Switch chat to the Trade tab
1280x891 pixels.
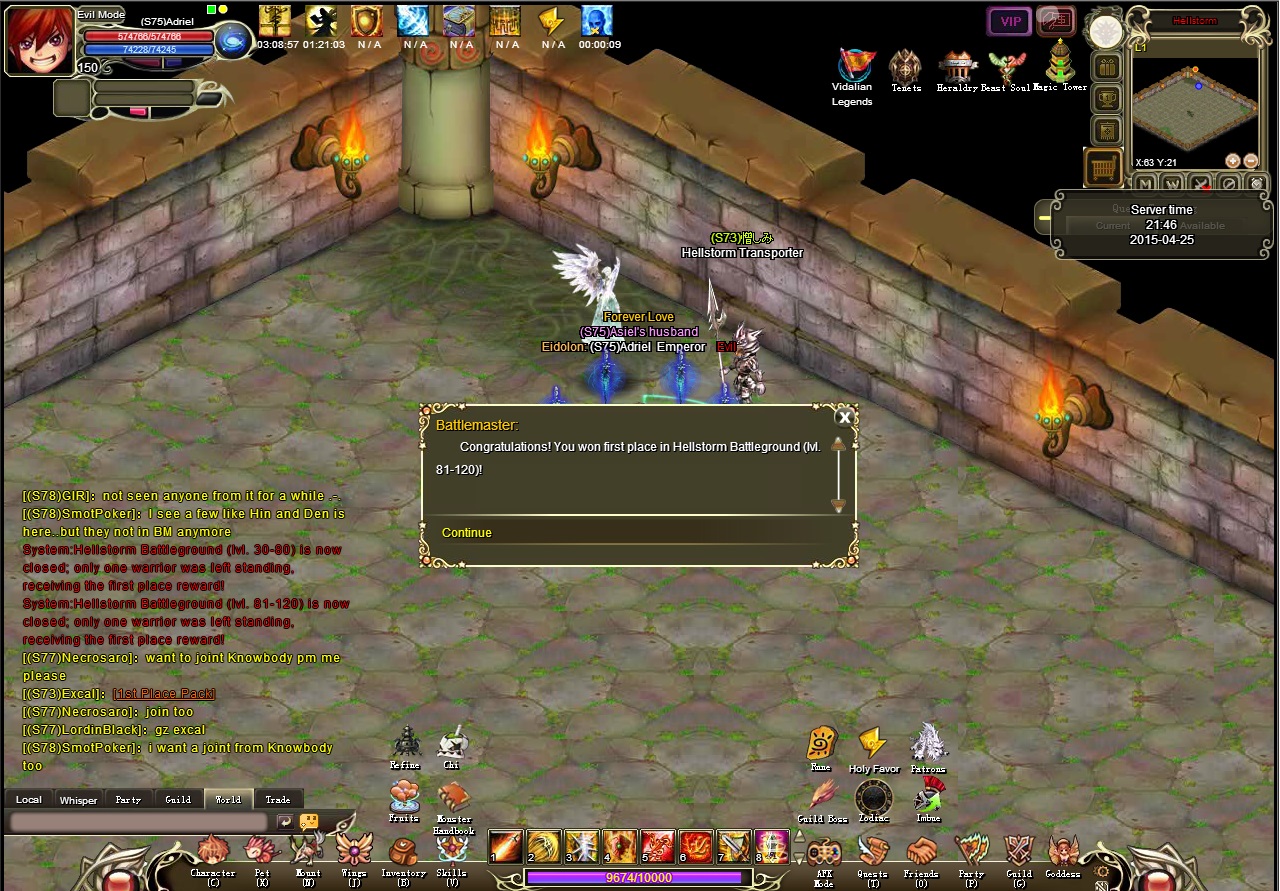pyautogui.click(x=278, y=800)
